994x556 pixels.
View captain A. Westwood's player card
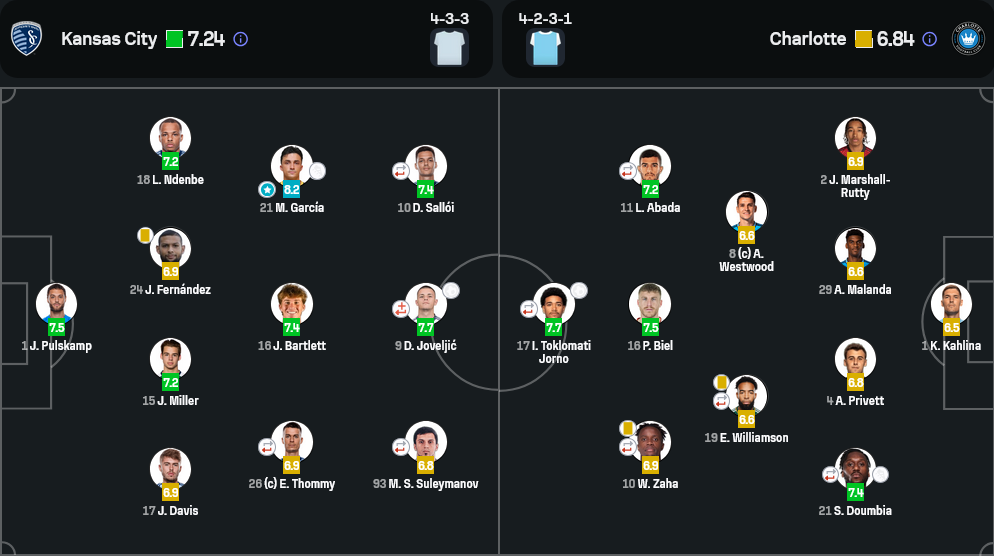point(746,212)
